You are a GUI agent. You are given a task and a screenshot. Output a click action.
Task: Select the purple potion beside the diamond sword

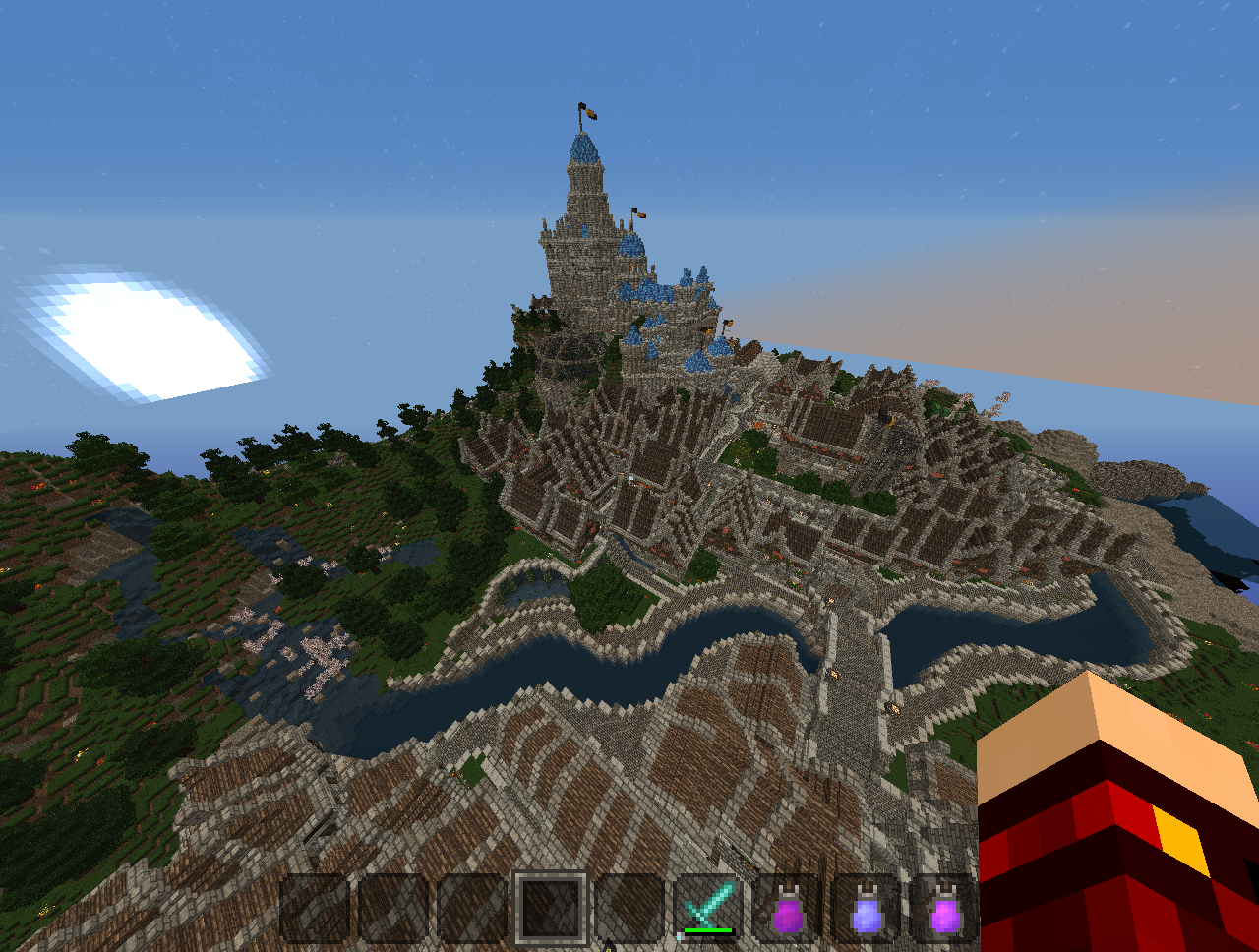pos(788,909)
